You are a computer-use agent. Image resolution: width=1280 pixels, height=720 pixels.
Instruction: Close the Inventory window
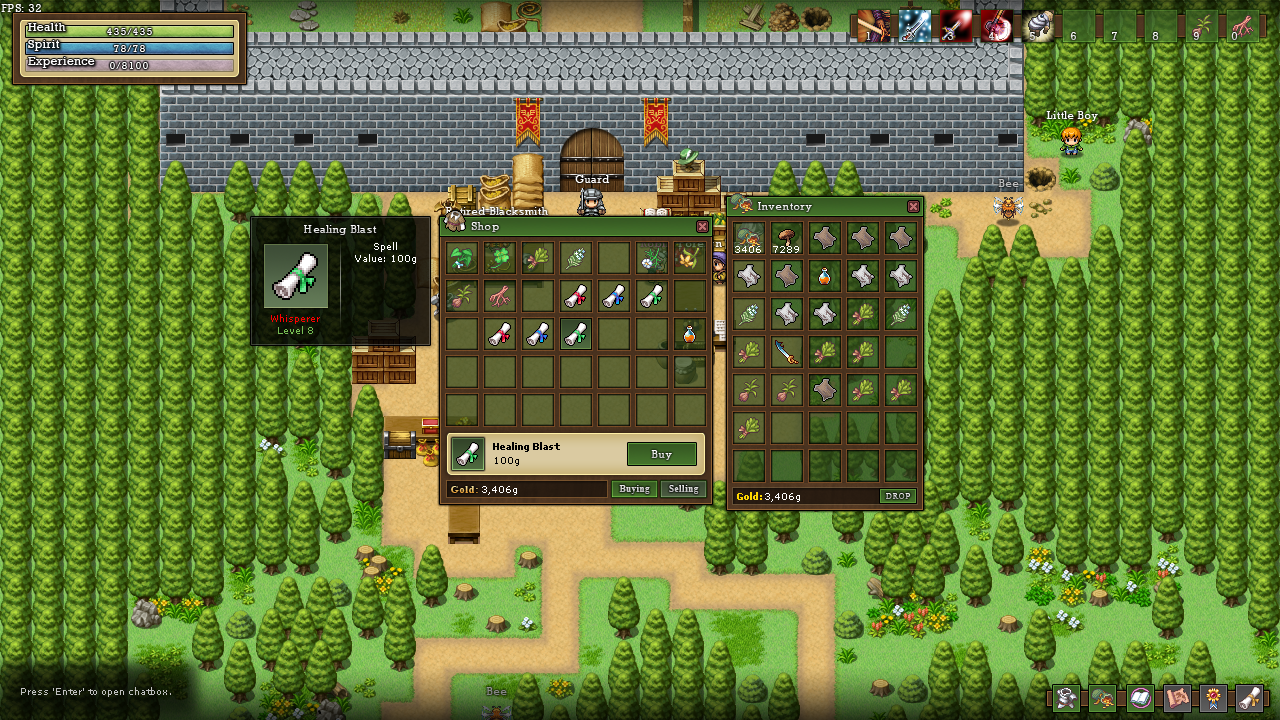[x=913, y=206]
